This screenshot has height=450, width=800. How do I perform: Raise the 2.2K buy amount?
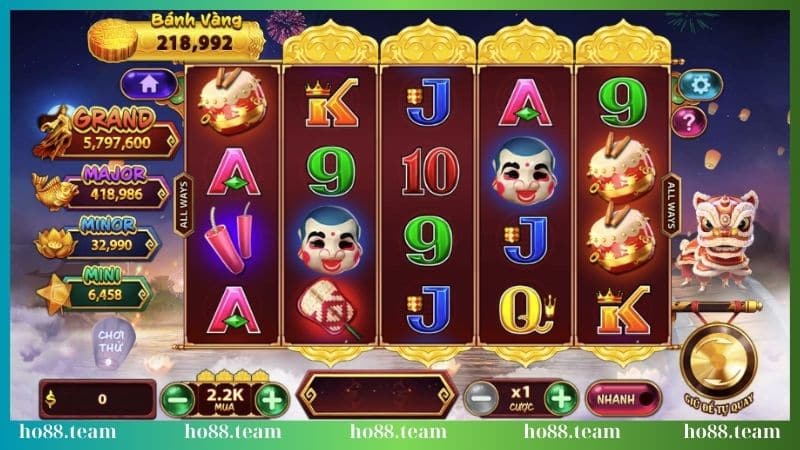[x=271, y=400]
